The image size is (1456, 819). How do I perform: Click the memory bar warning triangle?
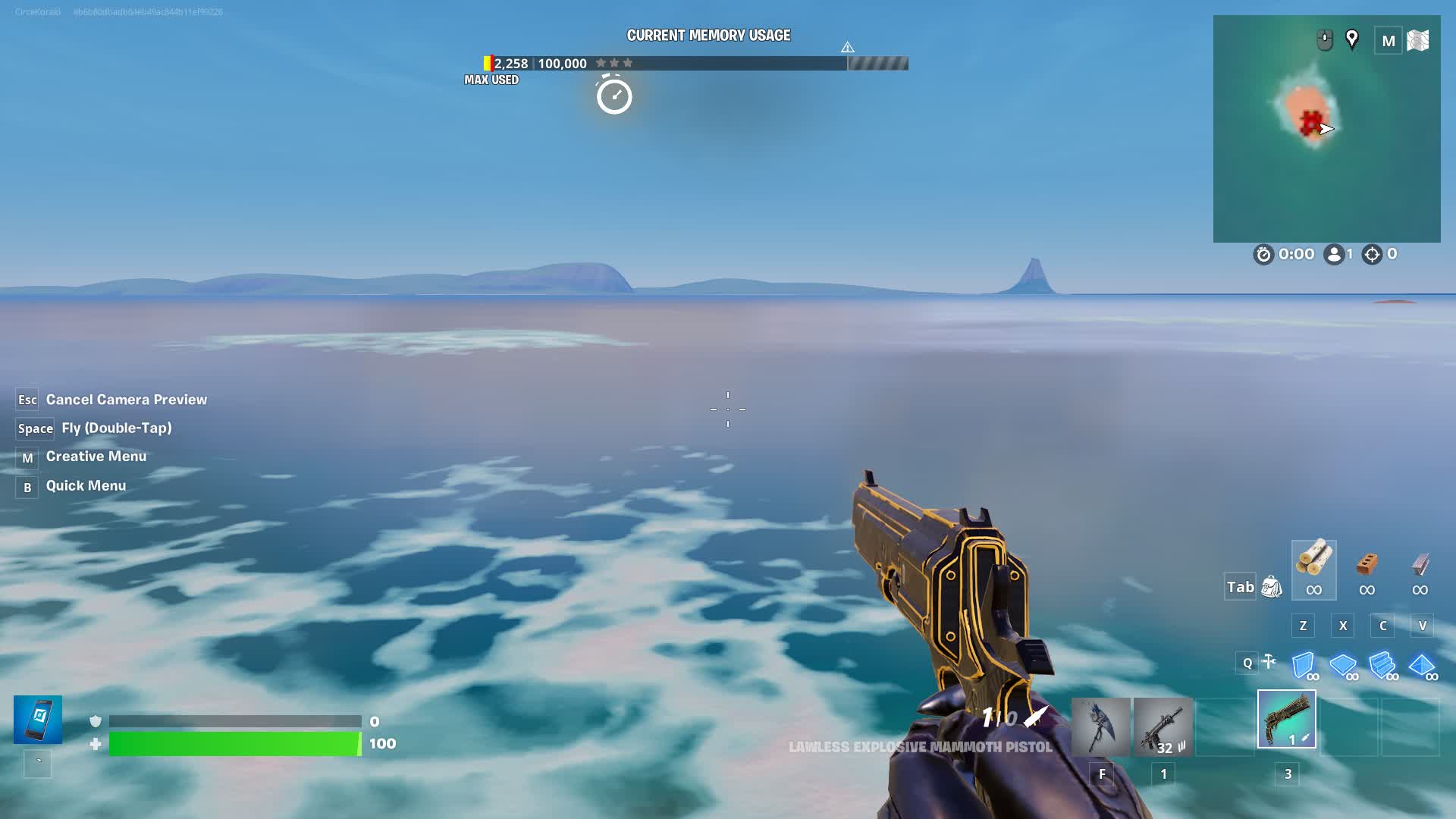pos(848,48)
